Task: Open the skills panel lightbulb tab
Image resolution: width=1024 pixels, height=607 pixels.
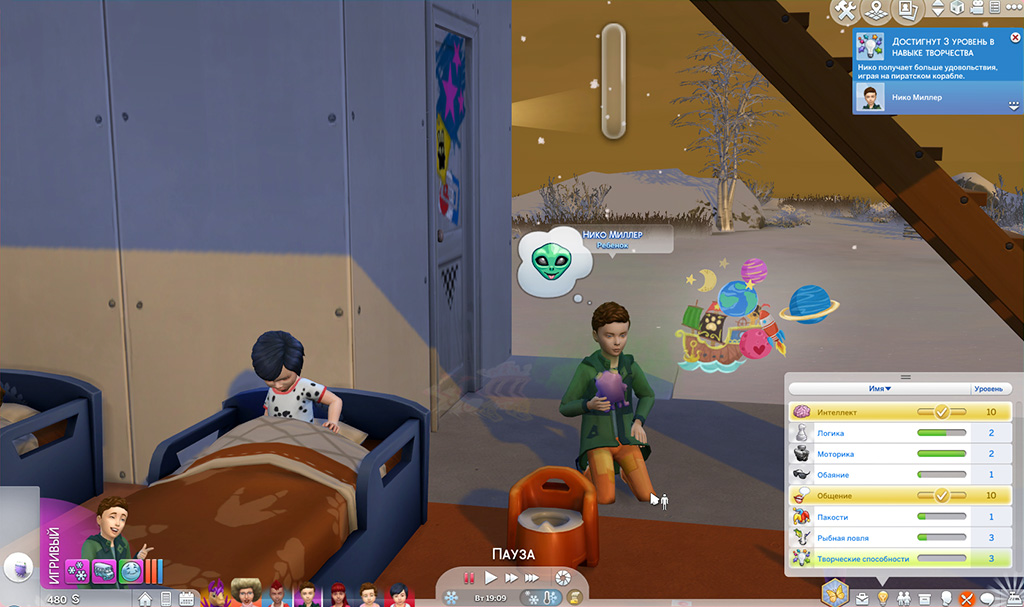Action: 883,598
